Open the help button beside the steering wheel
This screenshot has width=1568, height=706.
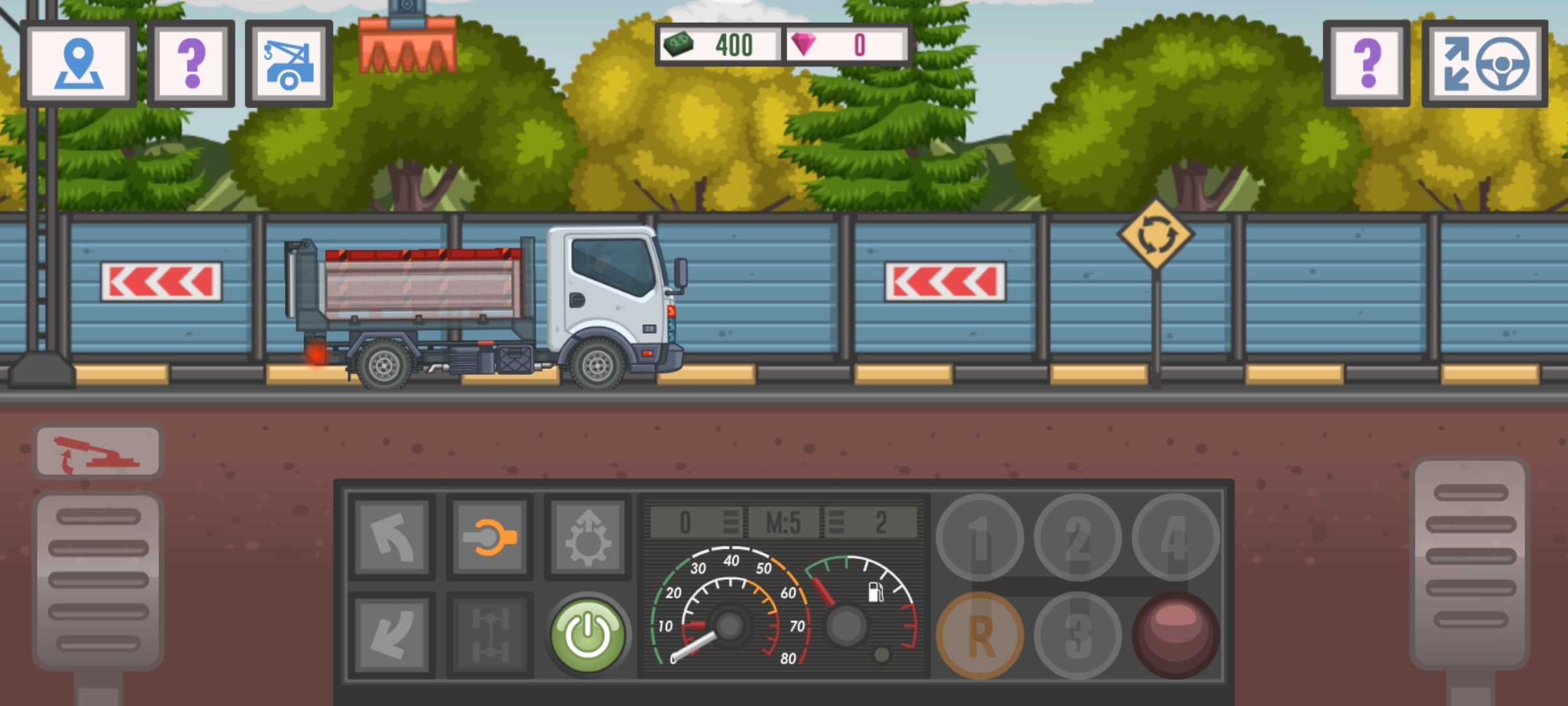1367,63
